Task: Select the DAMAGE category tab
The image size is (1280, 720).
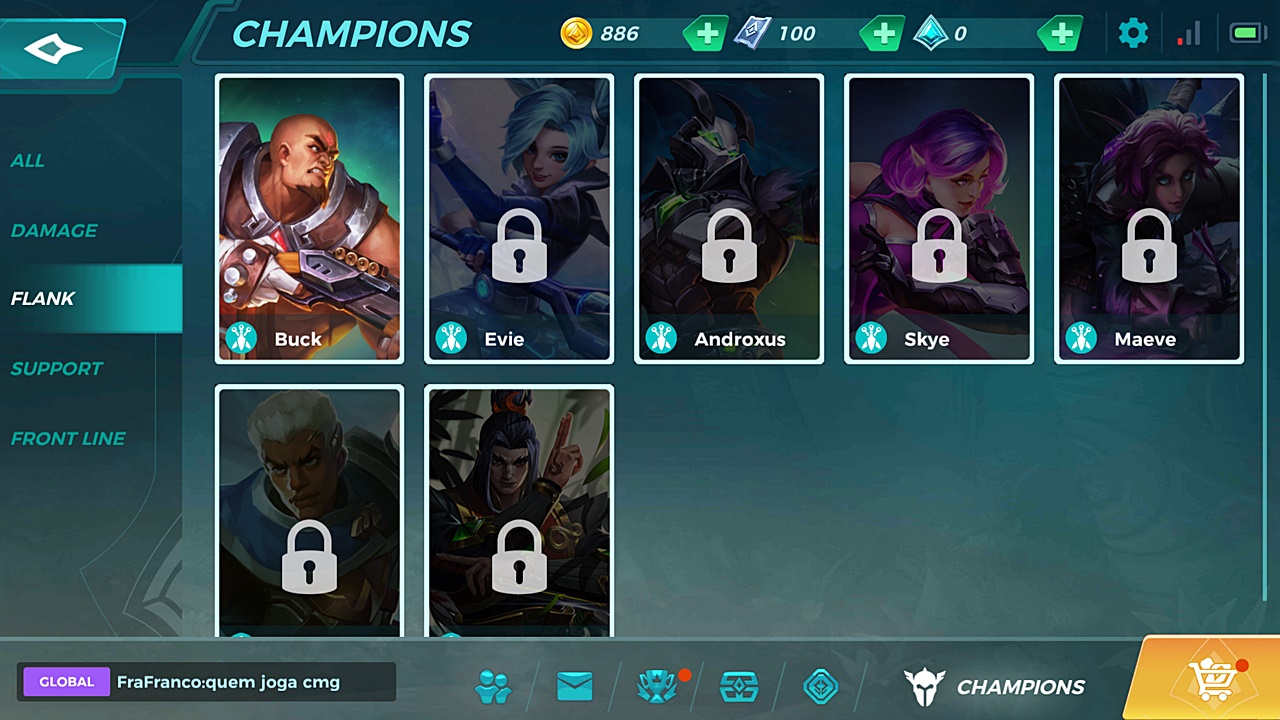Action: click(x=54, y=230)
